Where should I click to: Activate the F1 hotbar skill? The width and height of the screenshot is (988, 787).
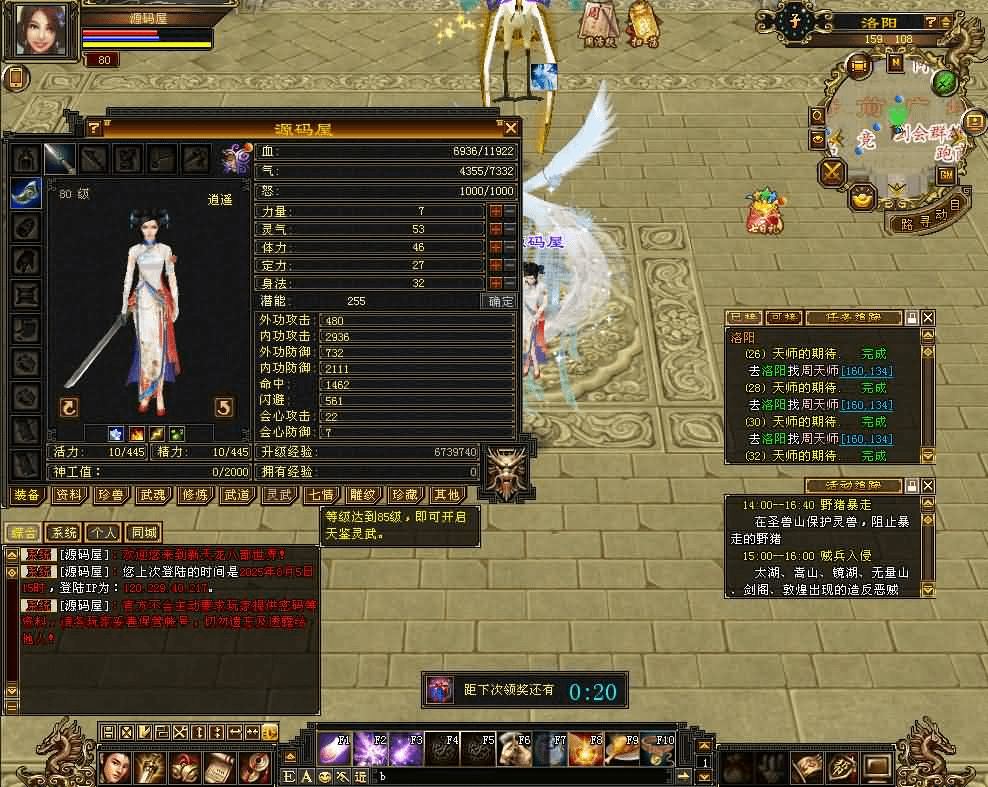pos(335,749)
